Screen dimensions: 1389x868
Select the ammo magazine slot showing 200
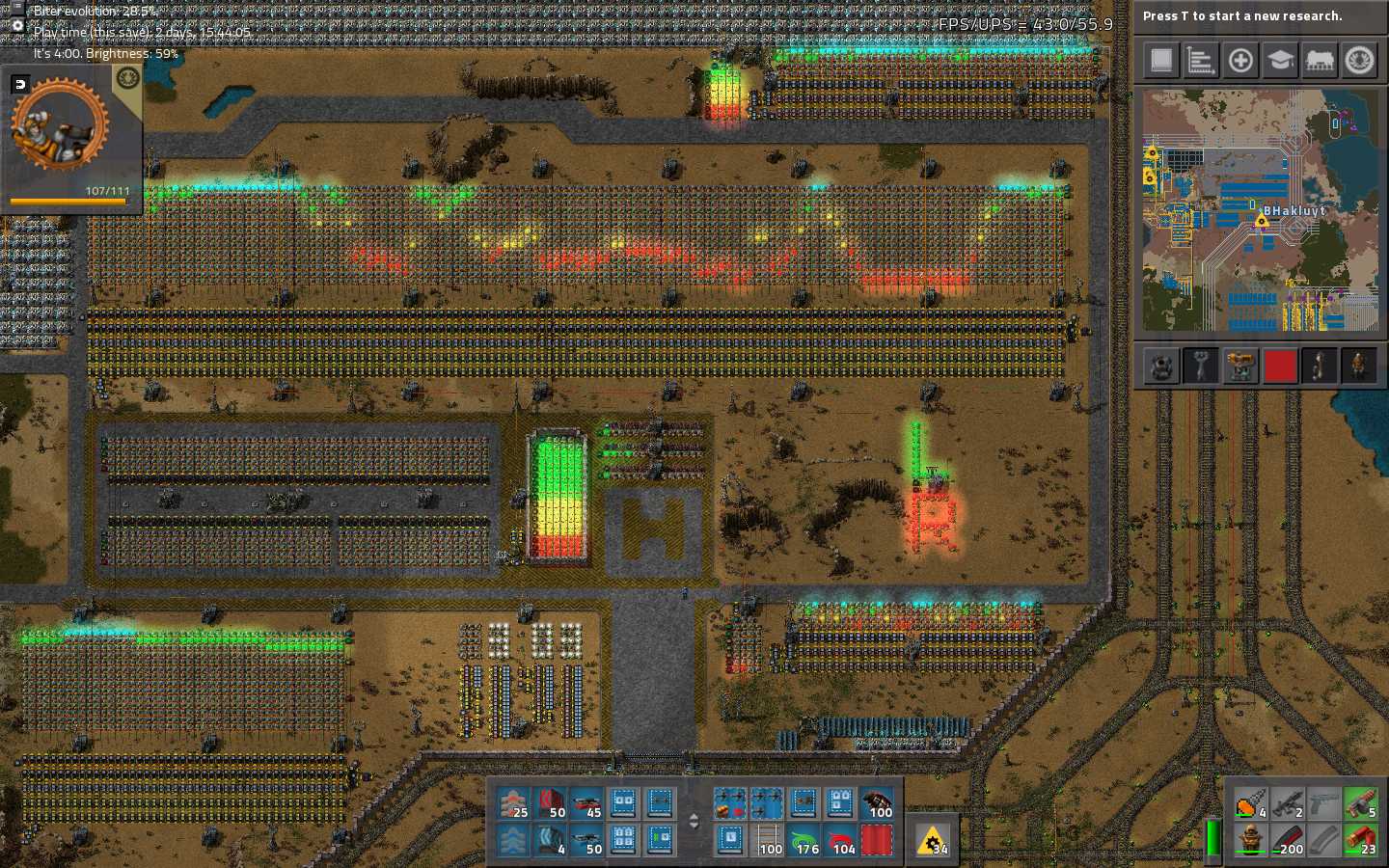[x=1288, y=840]
